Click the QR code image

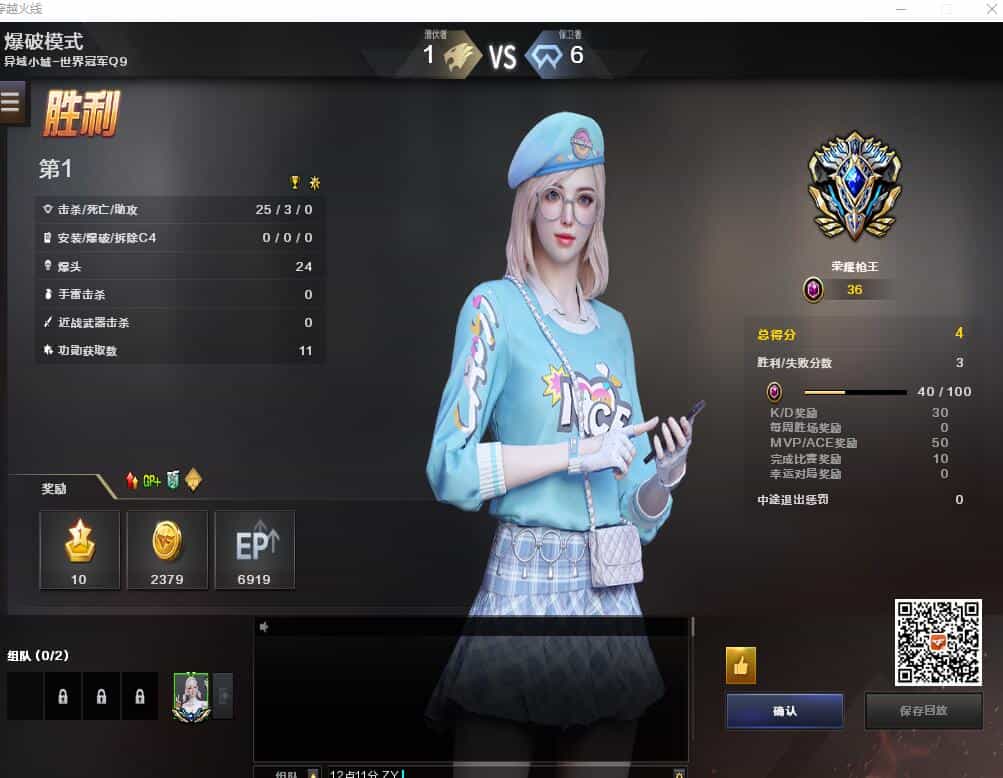click(937, 642)
